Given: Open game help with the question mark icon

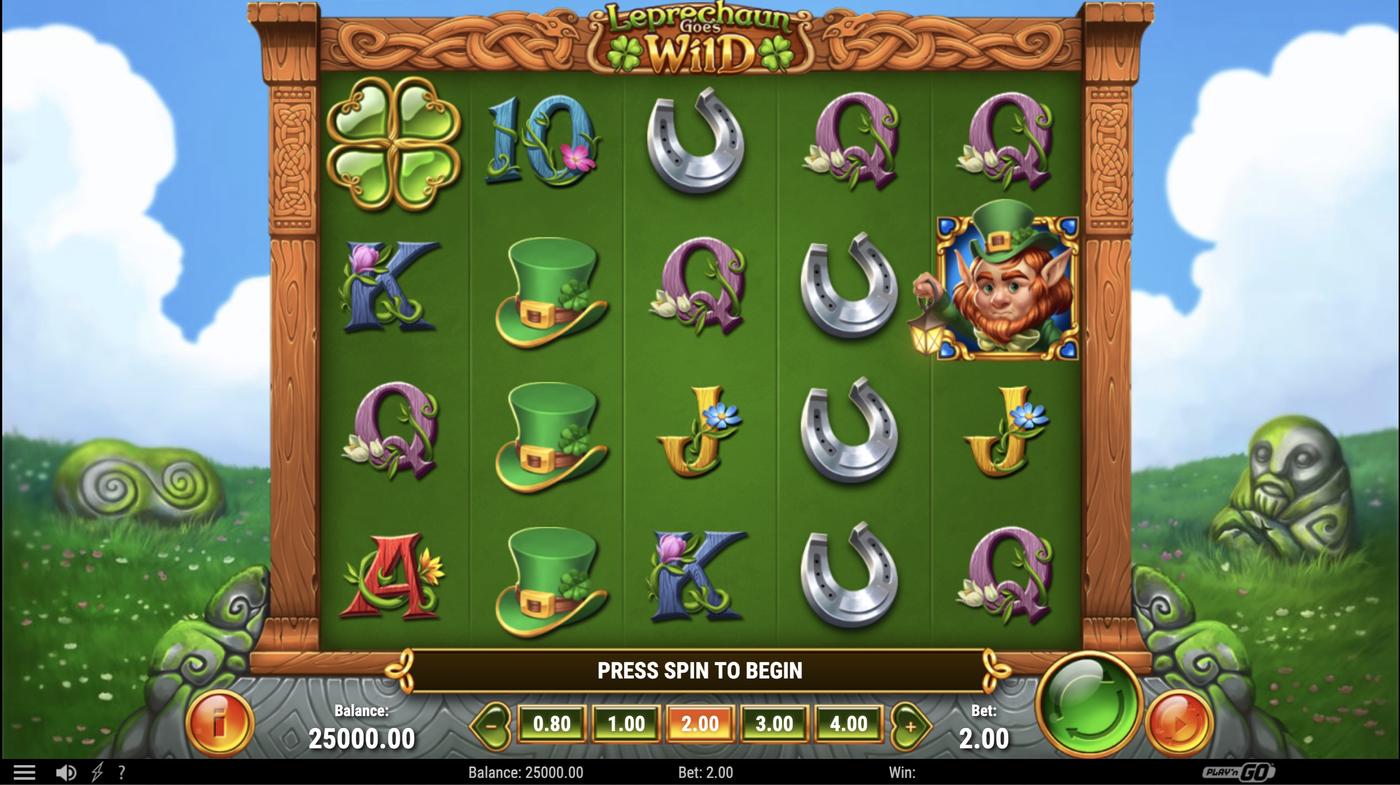Looking at the screenshot, I should coord(121,770).
